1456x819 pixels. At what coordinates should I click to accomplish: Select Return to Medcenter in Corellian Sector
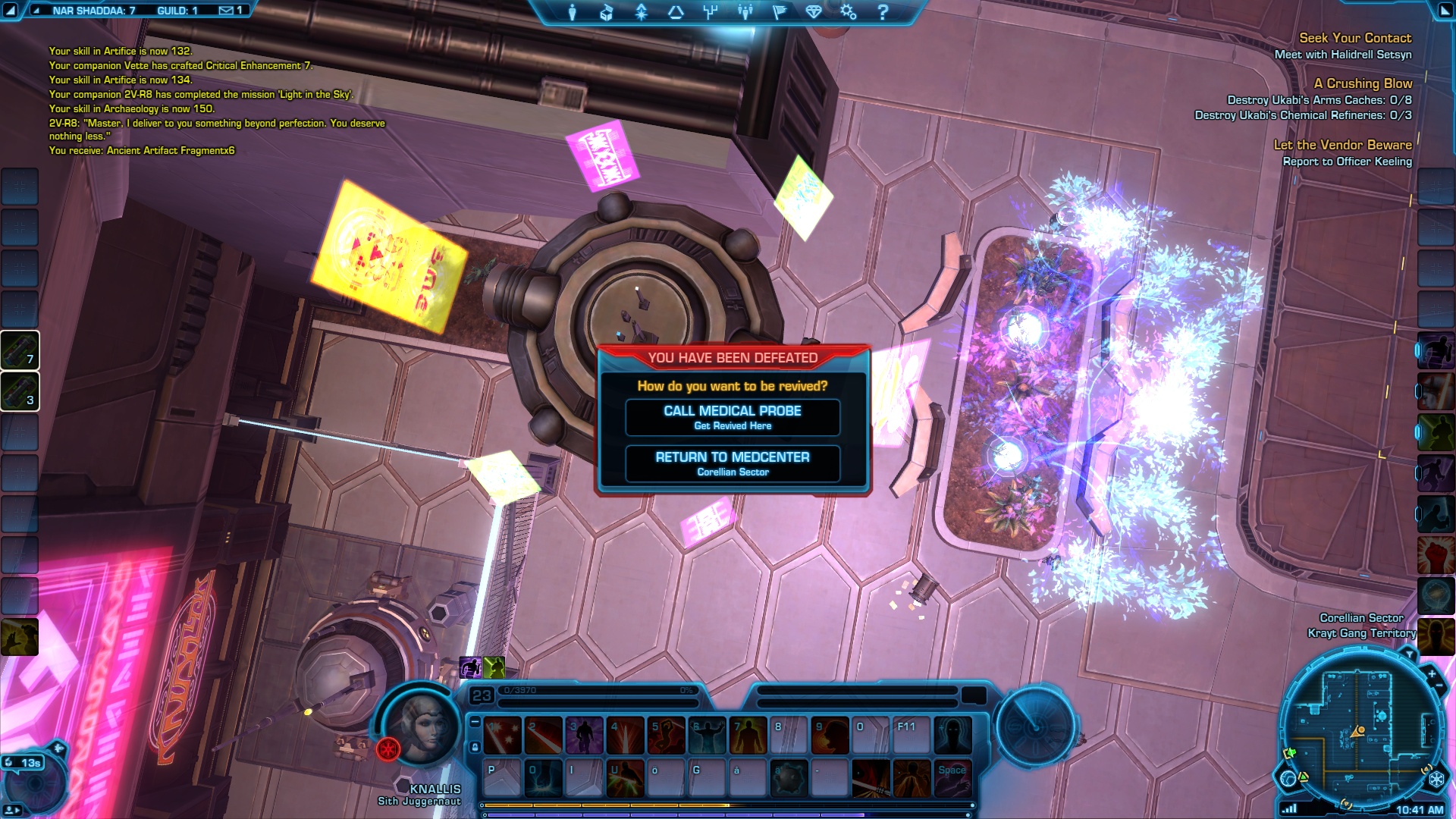[733, 463]
